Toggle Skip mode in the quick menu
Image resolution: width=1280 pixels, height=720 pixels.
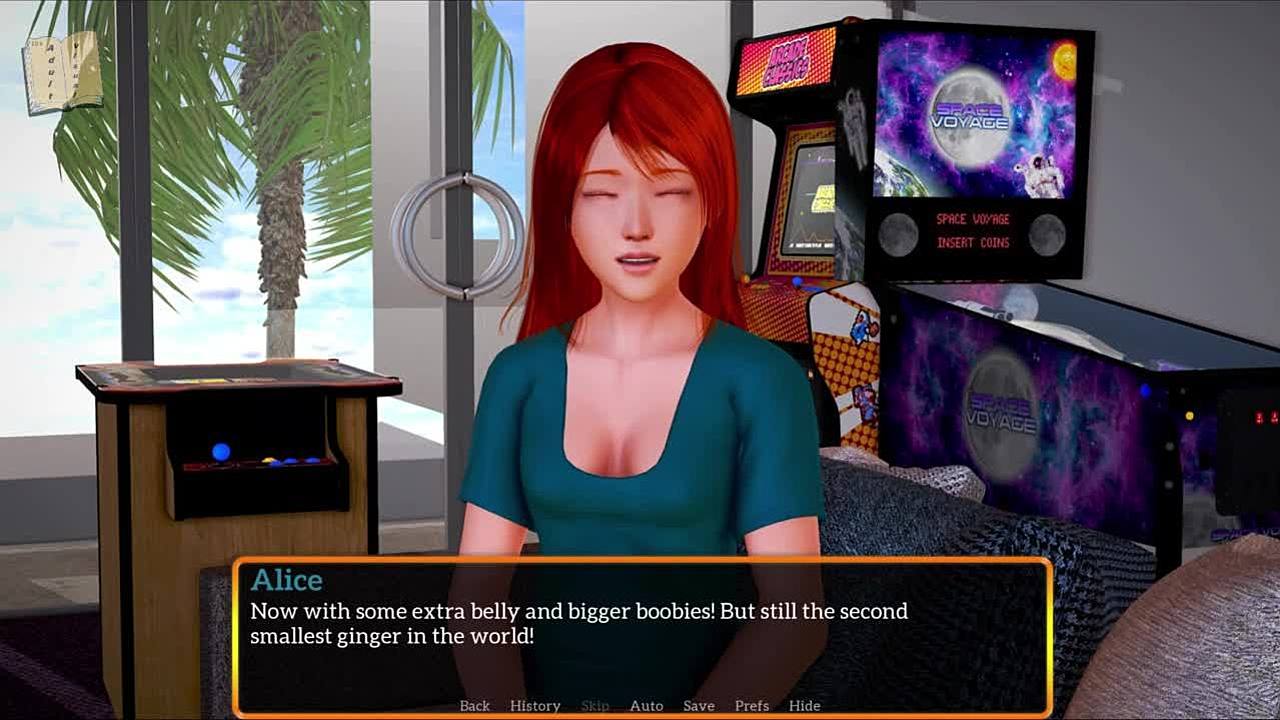click(595, 706)
